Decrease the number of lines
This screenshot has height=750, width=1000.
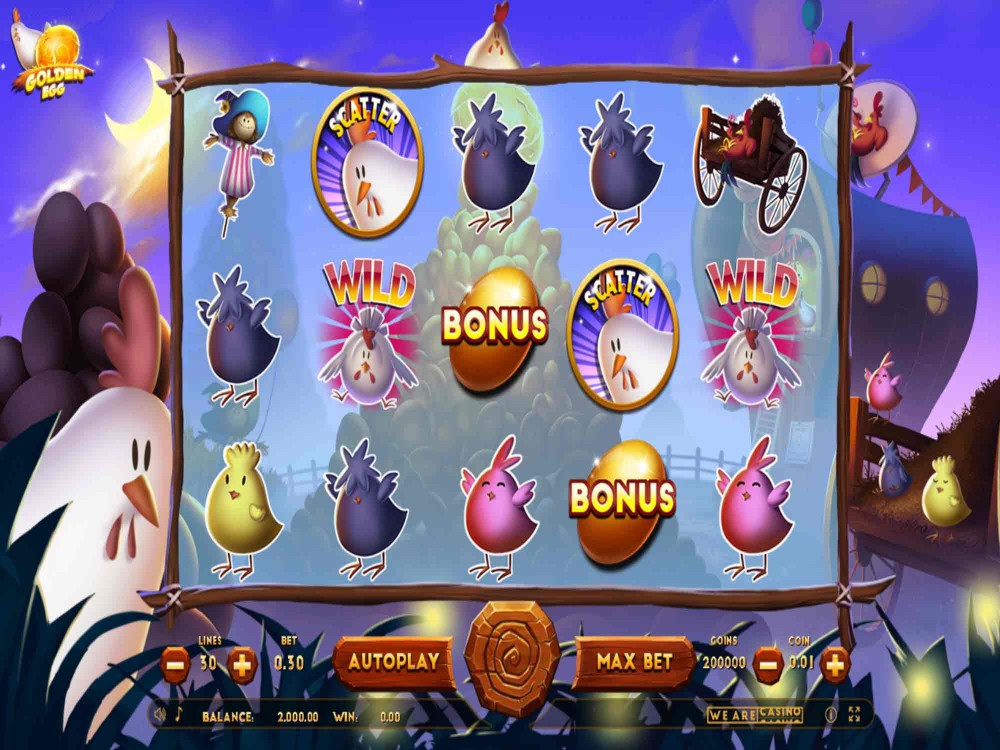click(175, 664)
